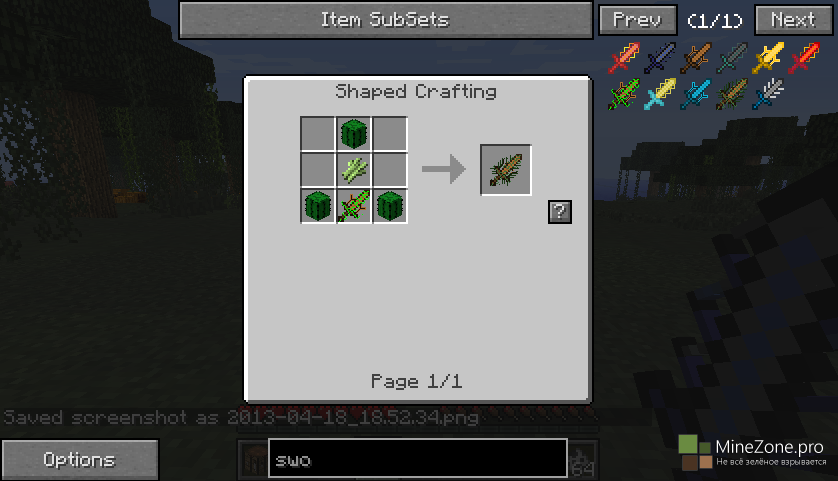
Task: Click the sugar cane ingredient slot
Action: pyautogui.click(x=354, y=170)
